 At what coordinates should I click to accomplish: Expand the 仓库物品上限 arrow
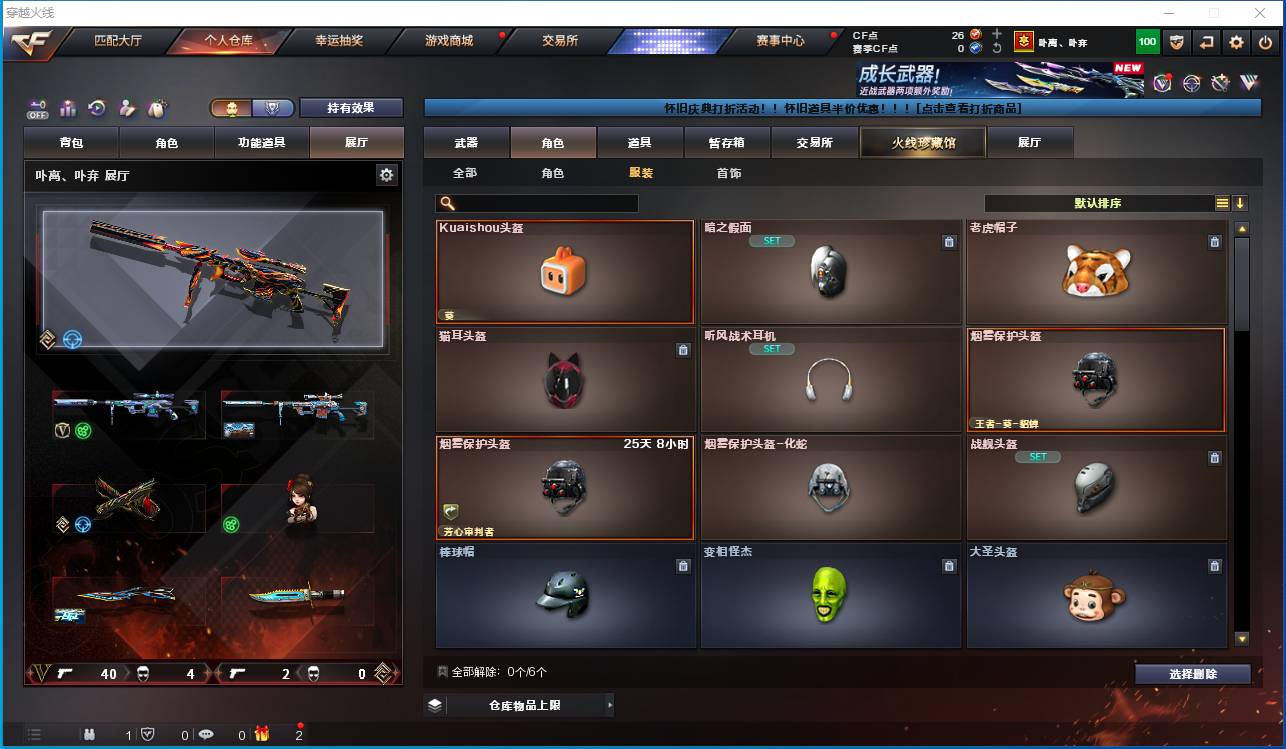609,704
